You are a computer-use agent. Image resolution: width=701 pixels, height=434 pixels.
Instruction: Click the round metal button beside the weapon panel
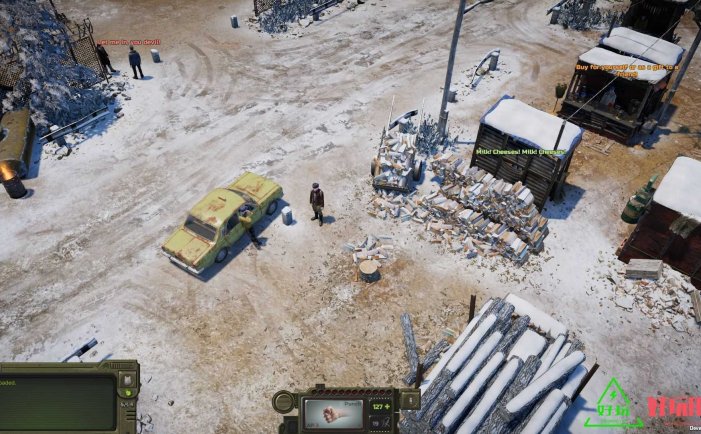pyautogui.click(x=285, y=404)
